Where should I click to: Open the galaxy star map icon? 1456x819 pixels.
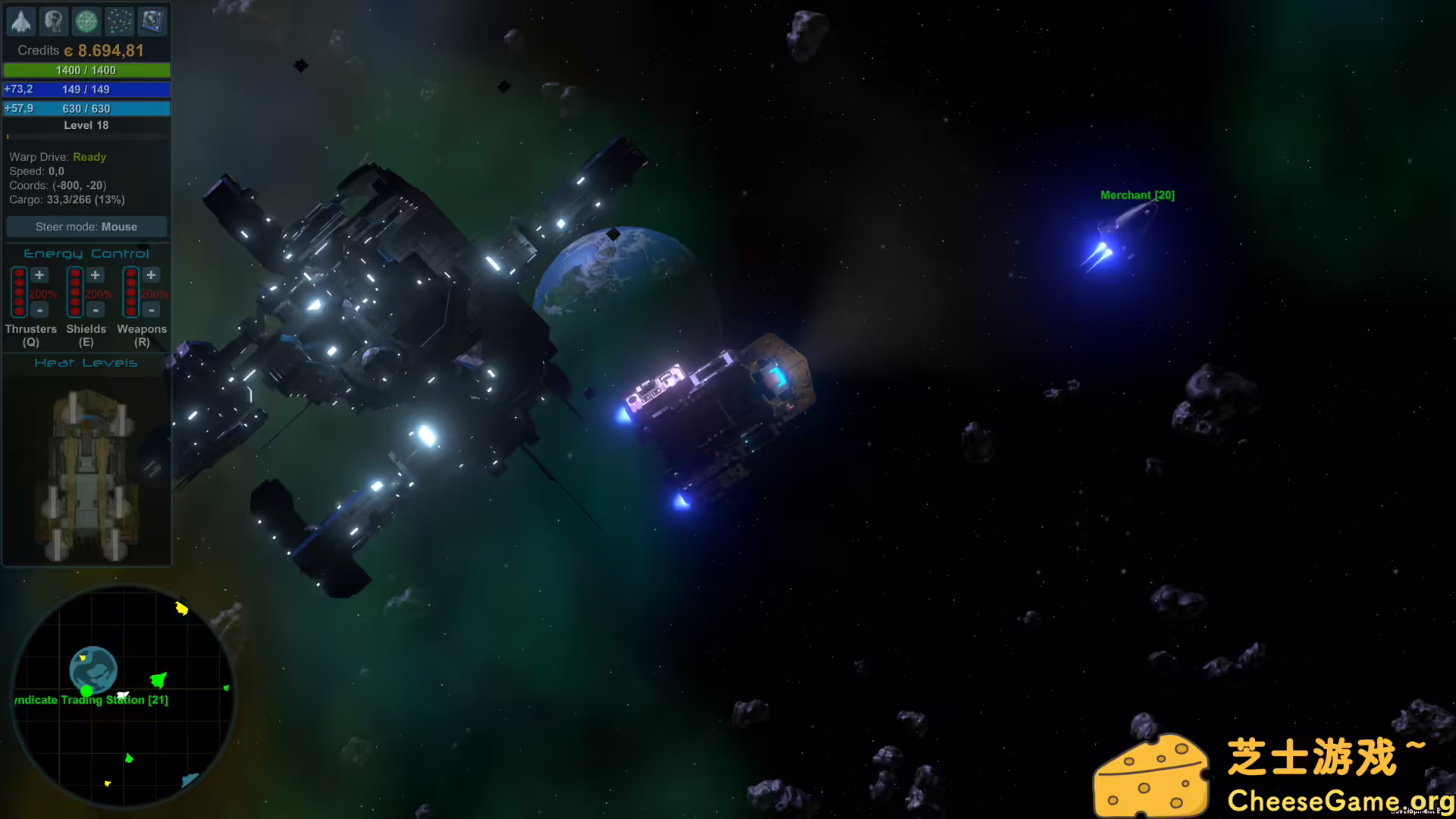click(x=119, y=21)
